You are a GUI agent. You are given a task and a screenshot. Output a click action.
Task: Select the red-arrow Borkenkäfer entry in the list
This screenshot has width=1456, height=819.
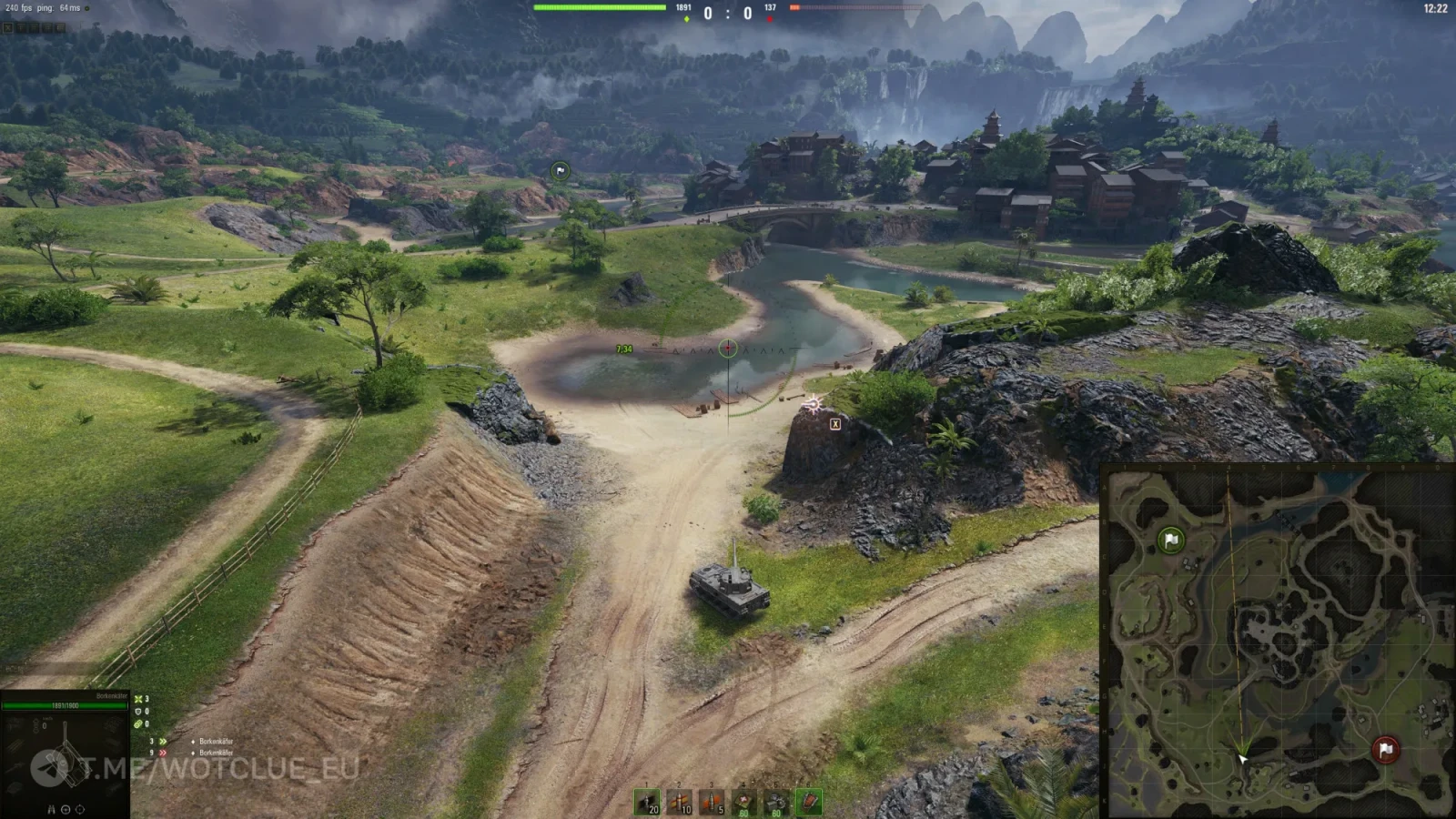(216, 753)
